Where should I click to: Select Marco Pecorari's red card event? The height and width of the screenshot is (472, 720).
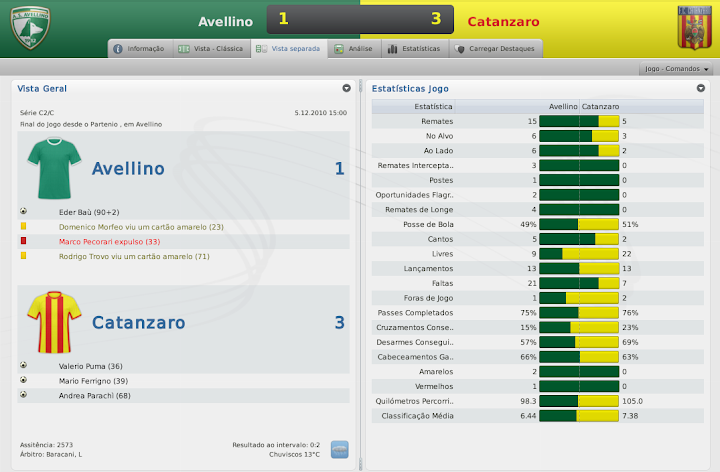point(109,242)
